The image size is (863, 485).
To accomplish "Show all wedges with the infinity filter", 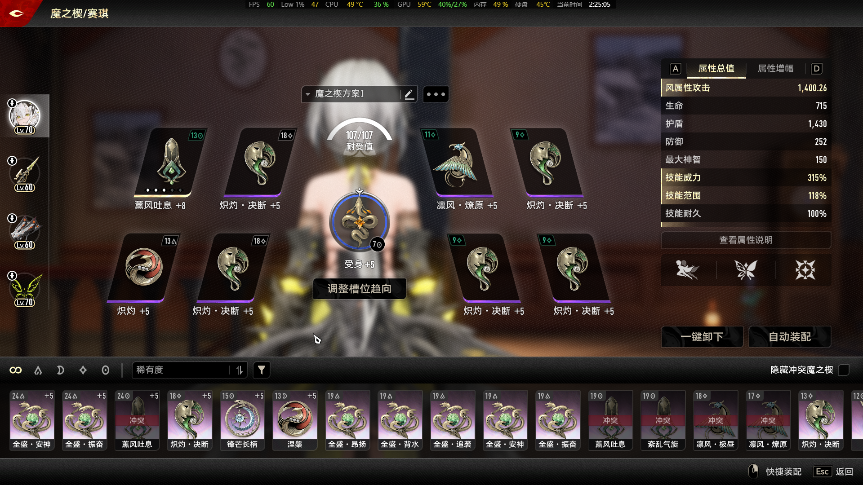I will point(16,370).
